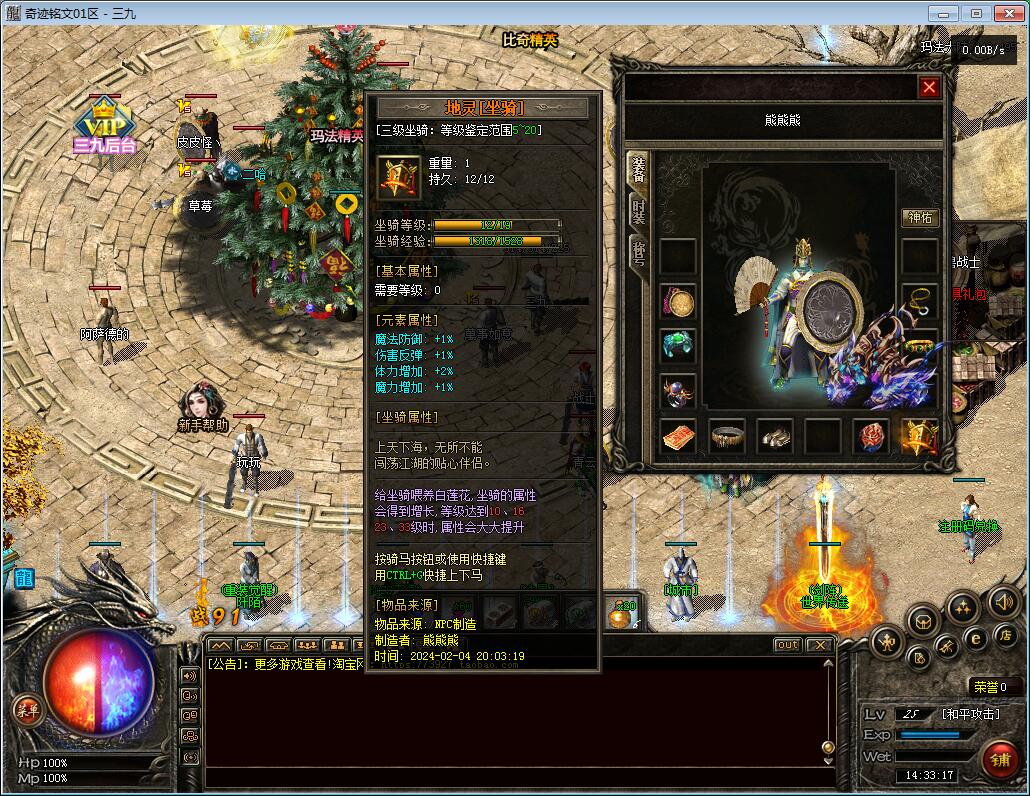The image size is (1030, 796).
Task: Select the belt equipment slot
Action: tap(727, 436)
